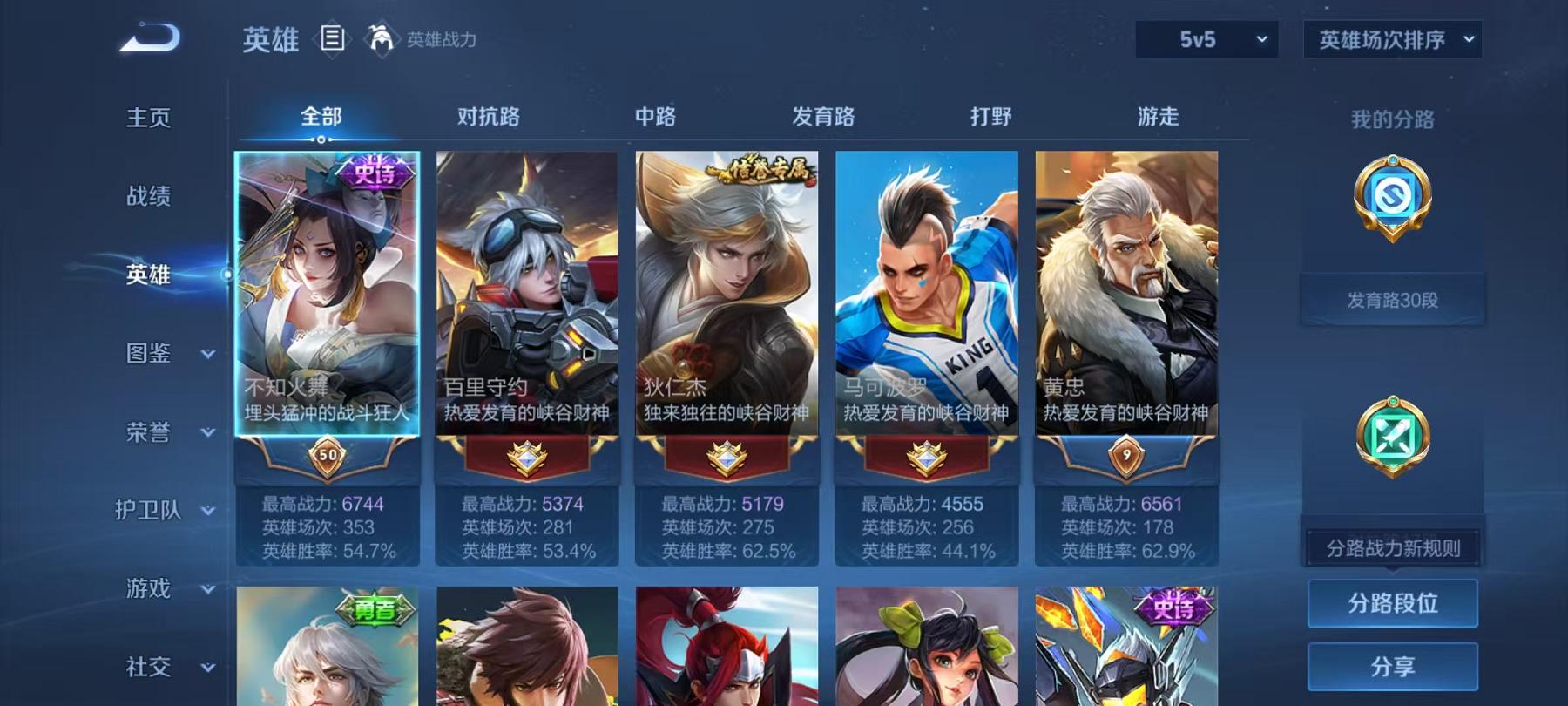
Task: Open the hero list icon beside 英雄 title
Action: click(x=331, y=37)
